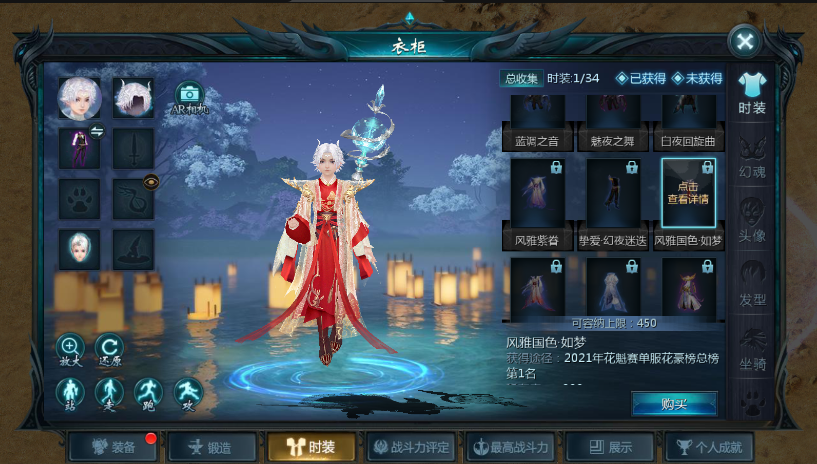This screenshot has width=817, height=464.
Task: Open the 个人成就 achievements tab
Action: coord(709,447)
